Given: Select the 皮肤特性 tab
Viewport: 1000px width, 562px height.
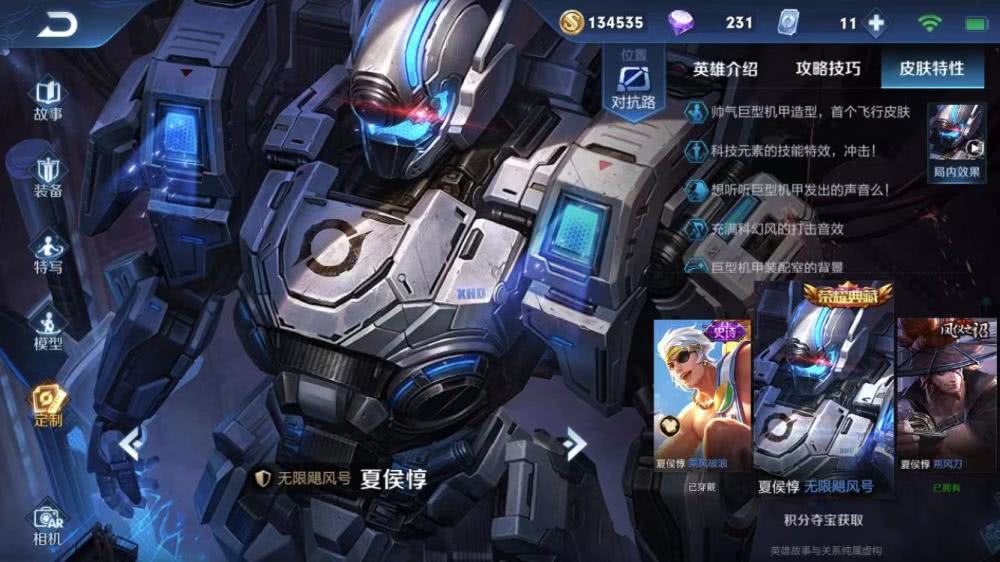Looking at the screenshot, I should point(931,69).
